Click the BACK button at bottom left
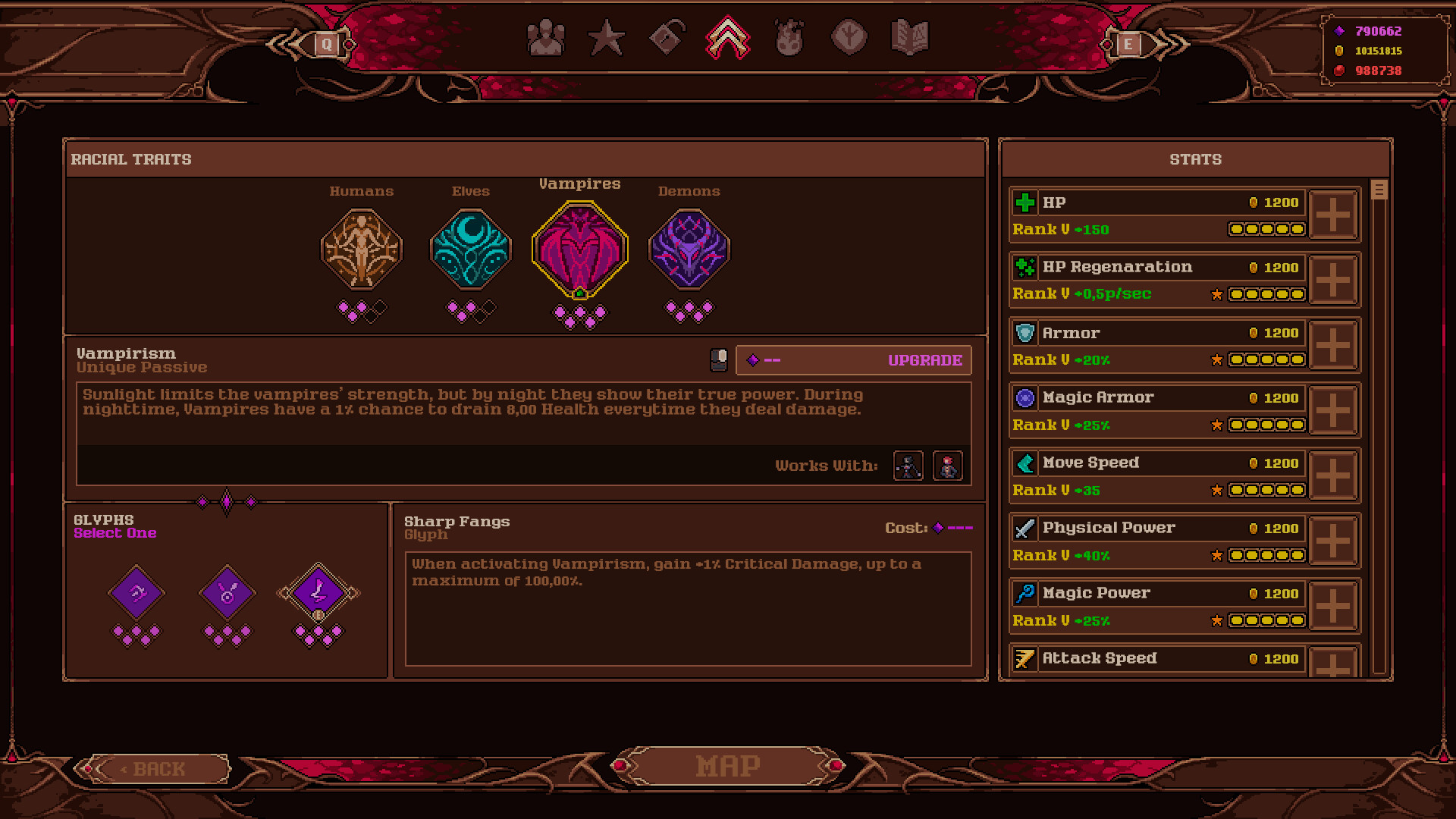The height and width of the screenshot is (819, 1456). coord(158,768)
